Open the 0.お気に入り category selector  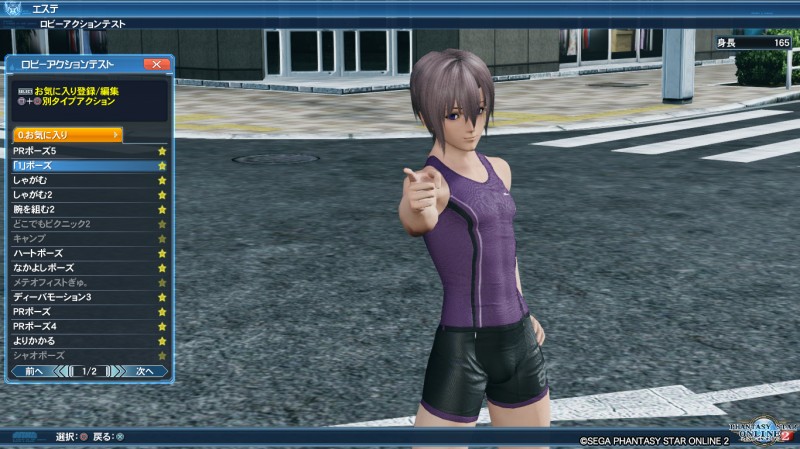(x=66, y=134)
